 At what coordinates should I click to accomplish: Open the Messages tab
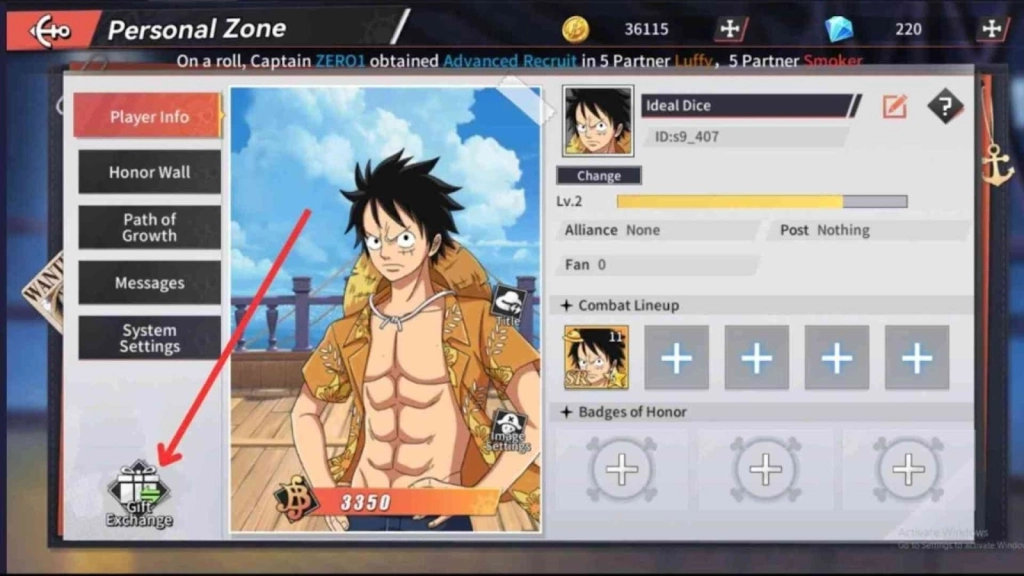149,283
